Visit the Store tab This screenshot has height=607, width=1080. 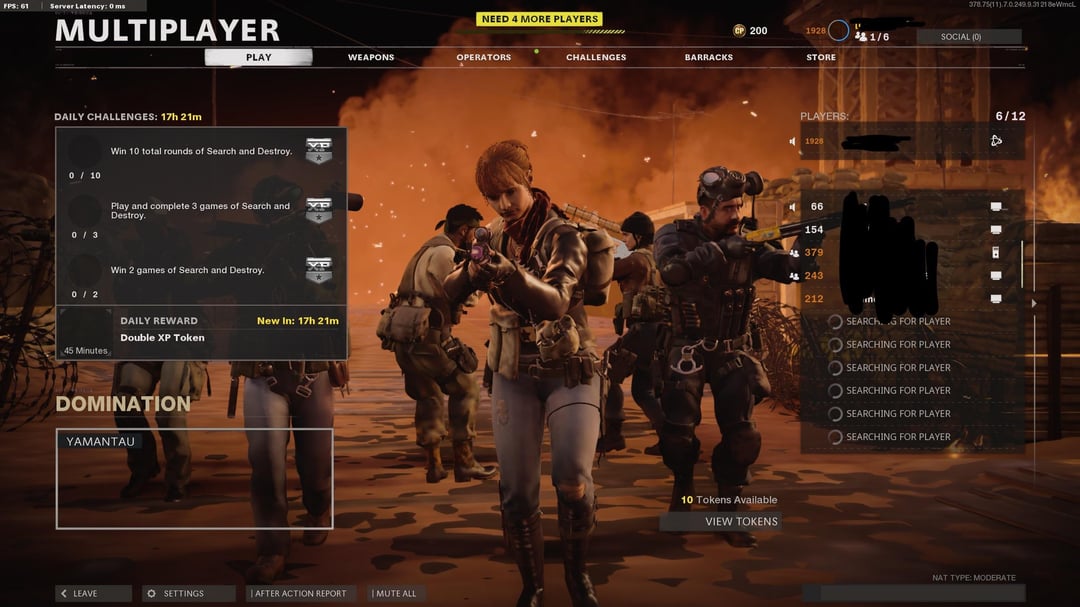tap(821, 57)
